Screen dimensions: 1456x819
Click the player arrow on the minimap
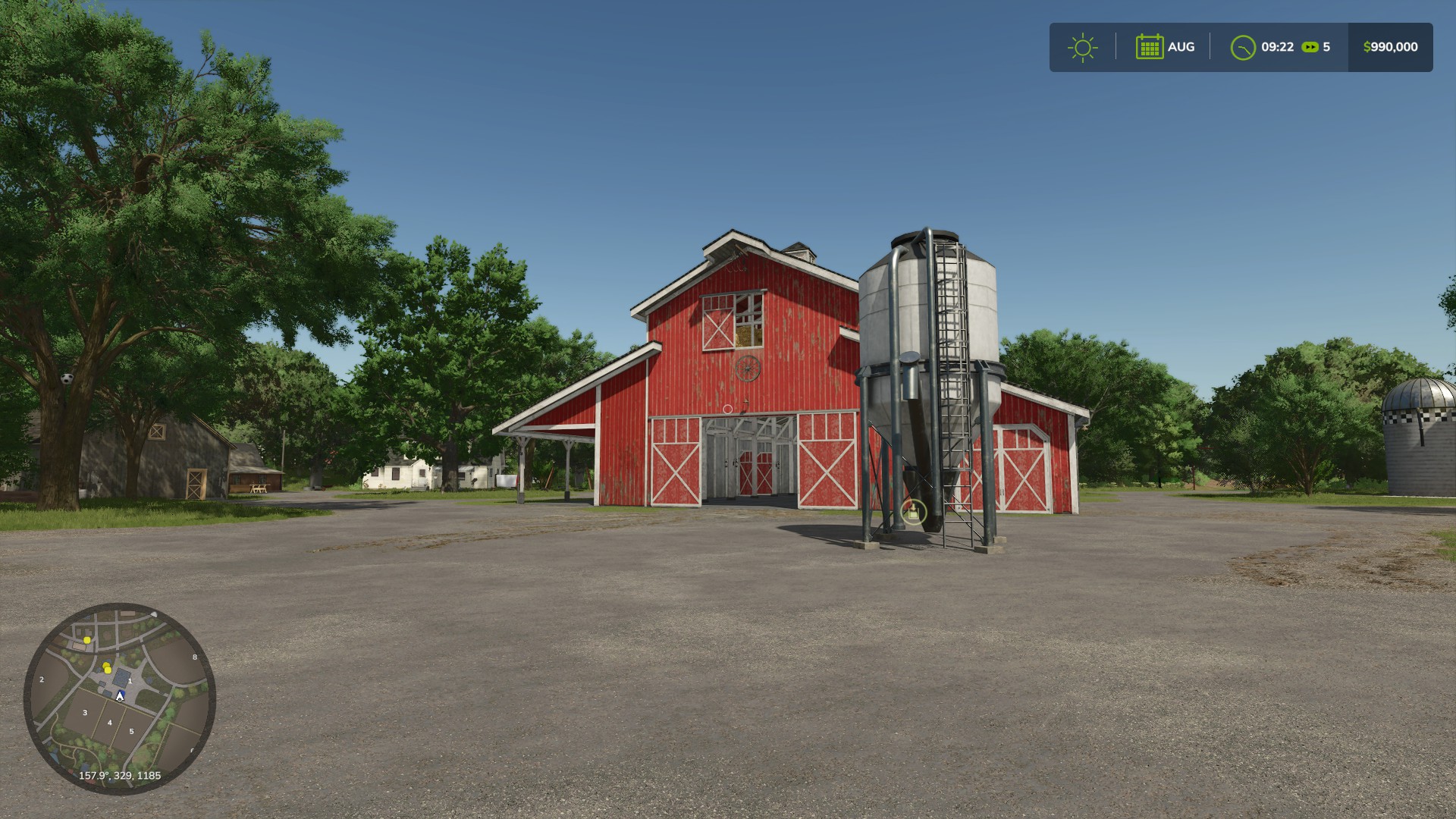120,696
